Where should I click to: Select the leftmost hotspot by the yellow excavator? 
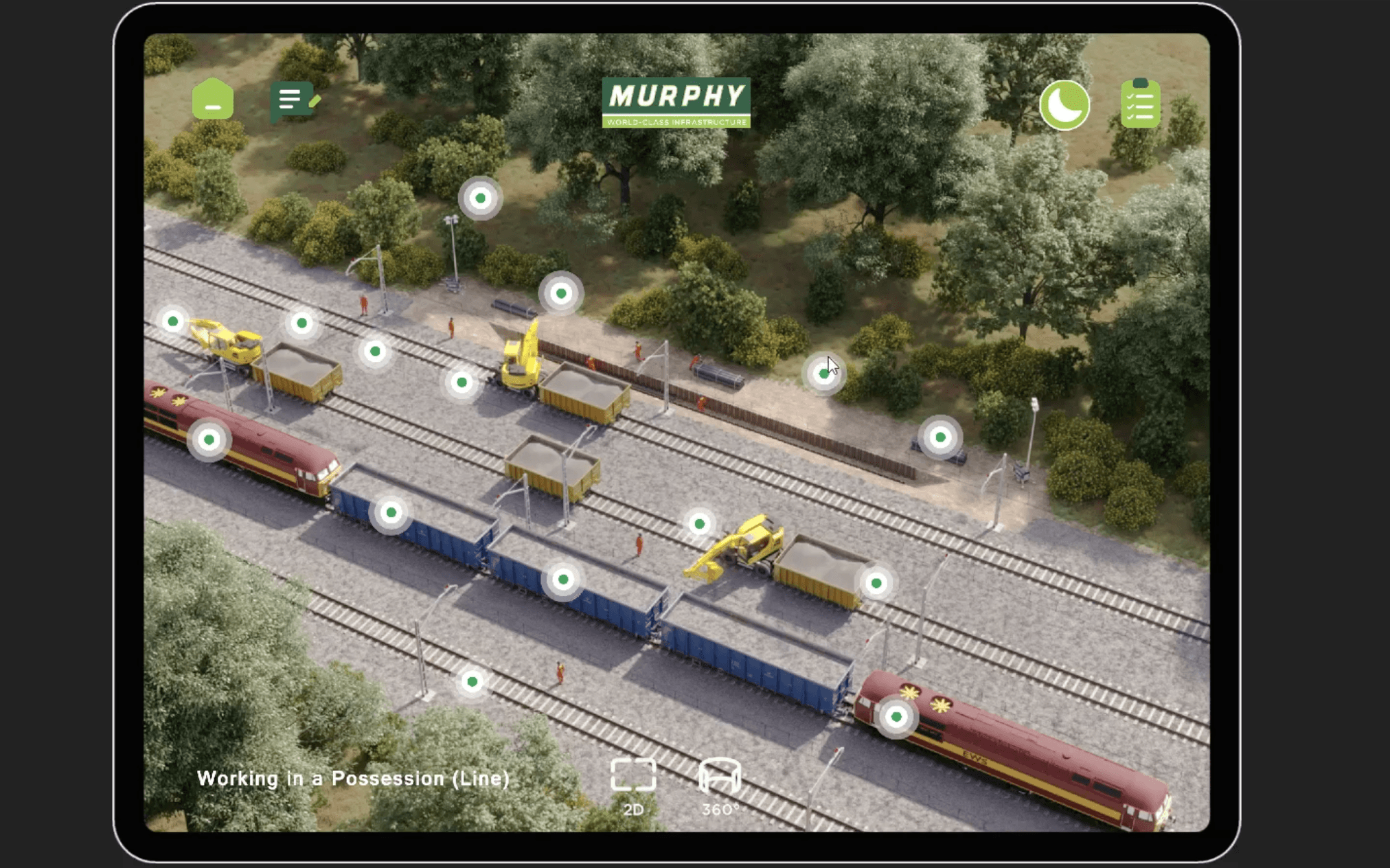(173, 321)
